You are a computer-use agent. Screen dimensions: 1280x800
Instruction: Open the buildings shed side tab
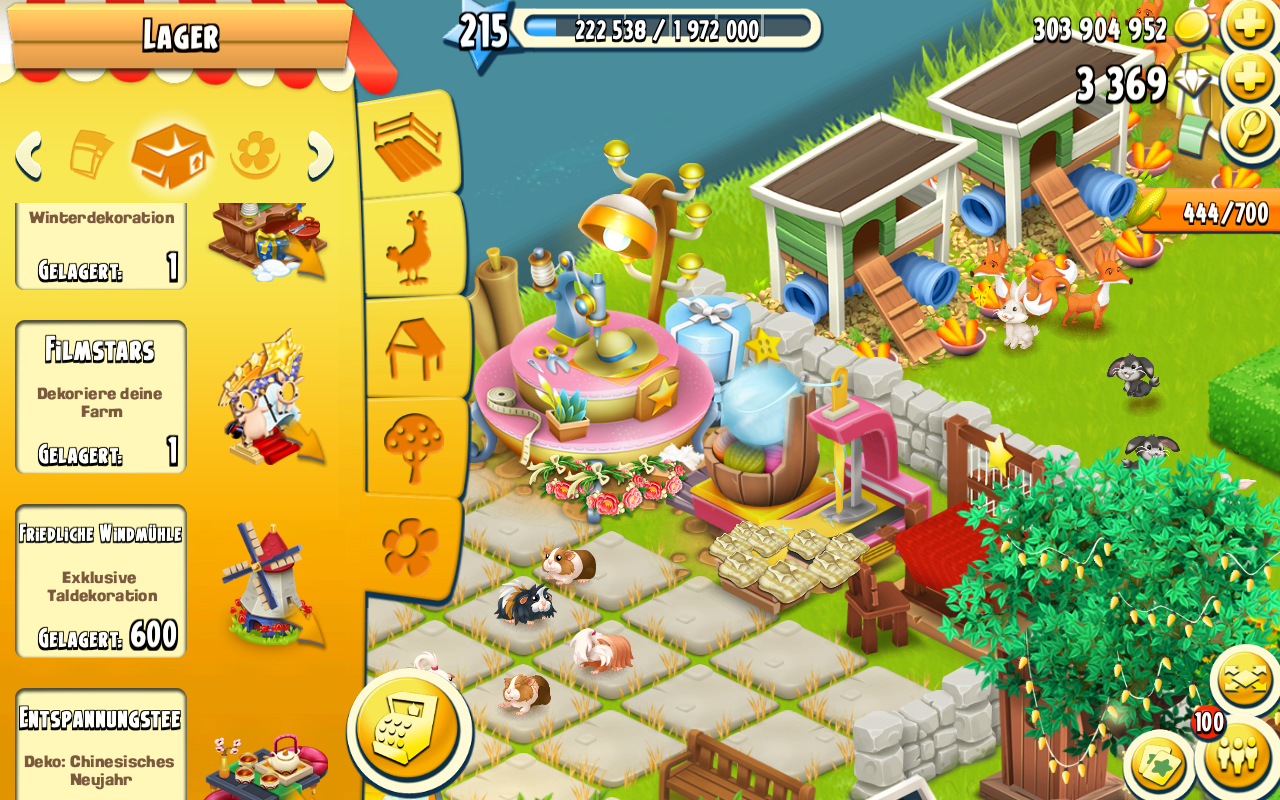pos(414,347)
